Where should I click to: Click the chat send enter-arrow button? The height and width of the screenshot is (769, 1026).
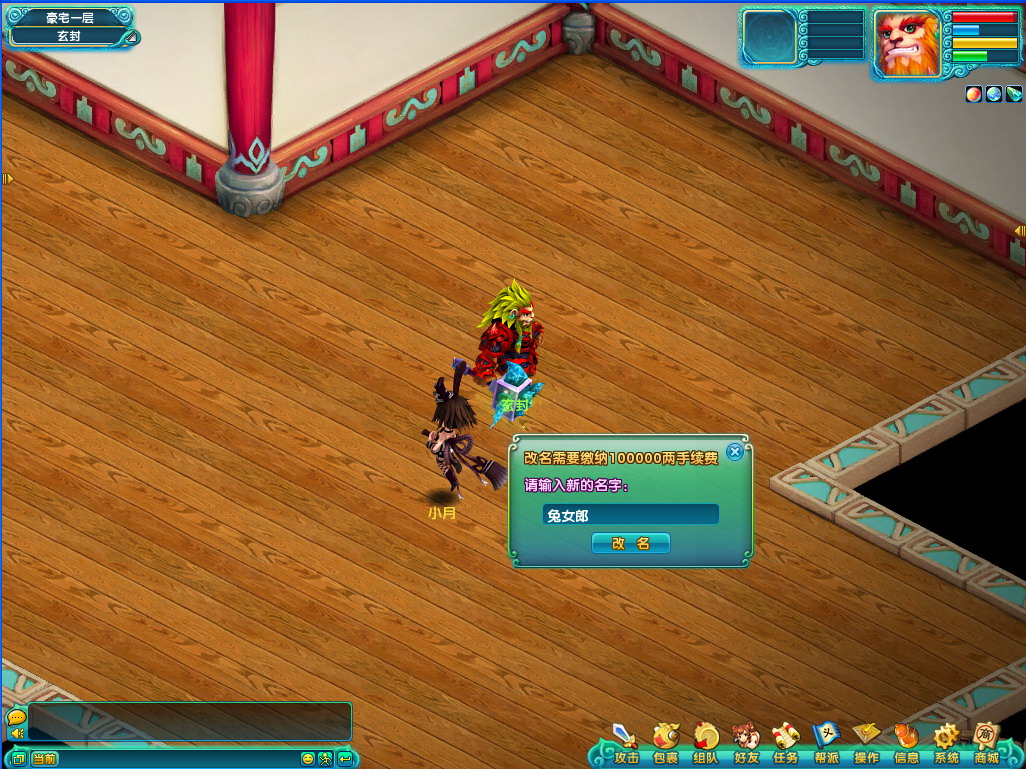coord(345,759)
